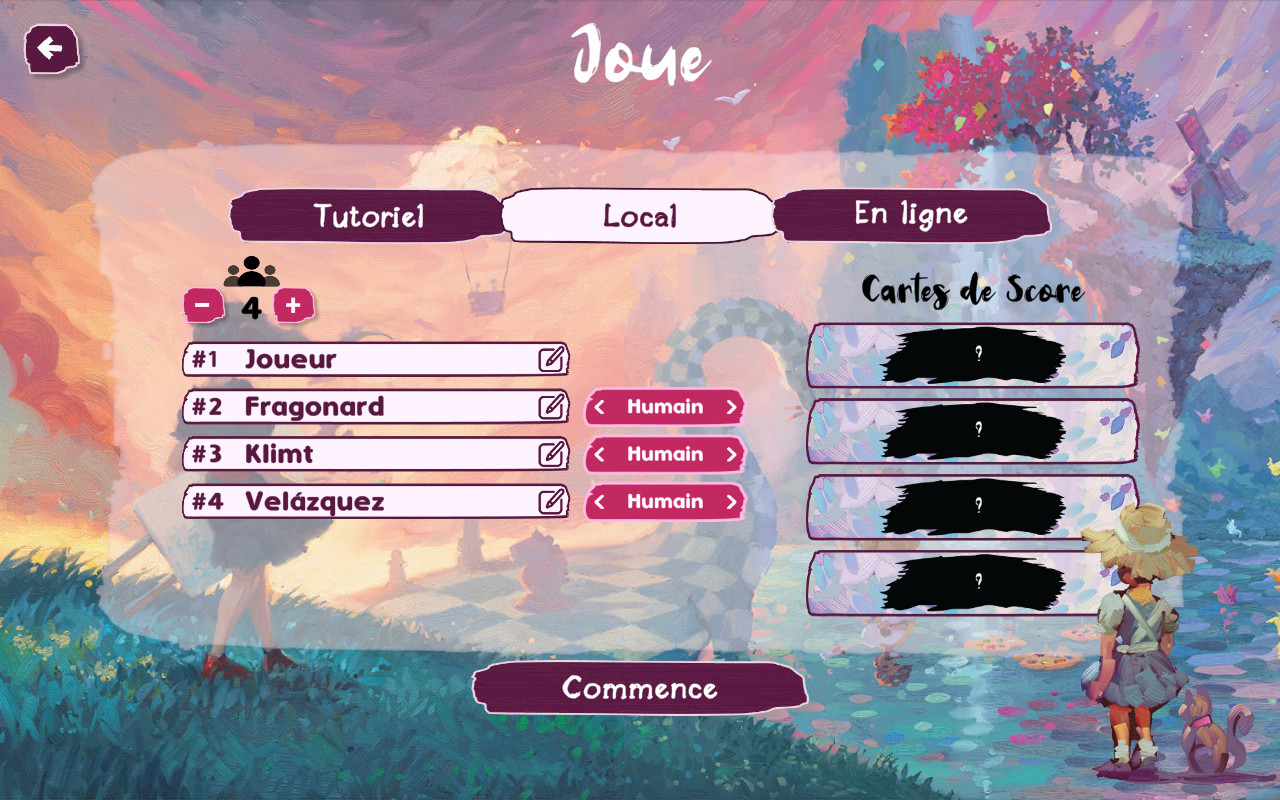Click left arrow on Fragonard's Humain selector
The width and height of the screenshot is (1280, 800).
pyautogui.click(x=599, y=407)
